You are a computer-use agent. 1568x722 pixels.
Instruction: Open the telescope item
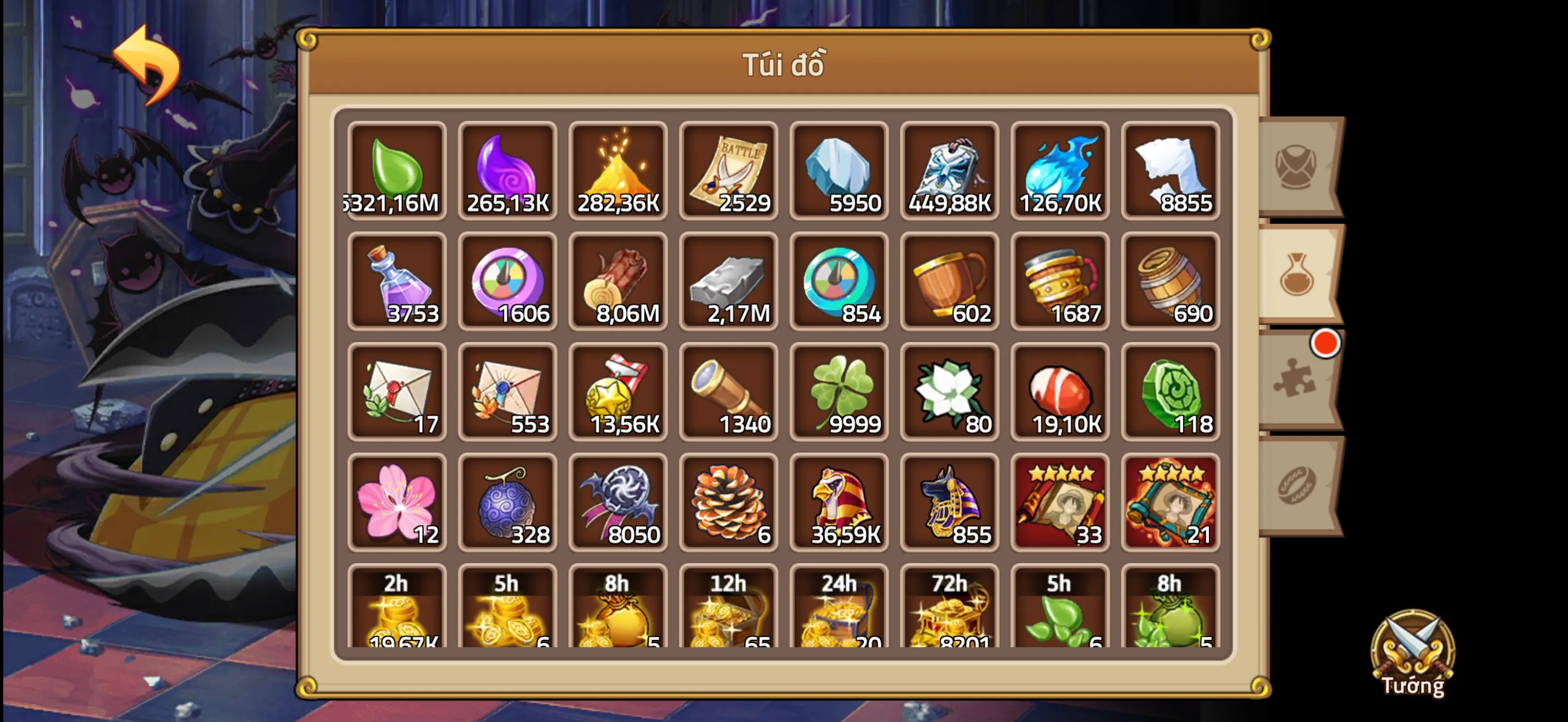(x=729, y=392)
